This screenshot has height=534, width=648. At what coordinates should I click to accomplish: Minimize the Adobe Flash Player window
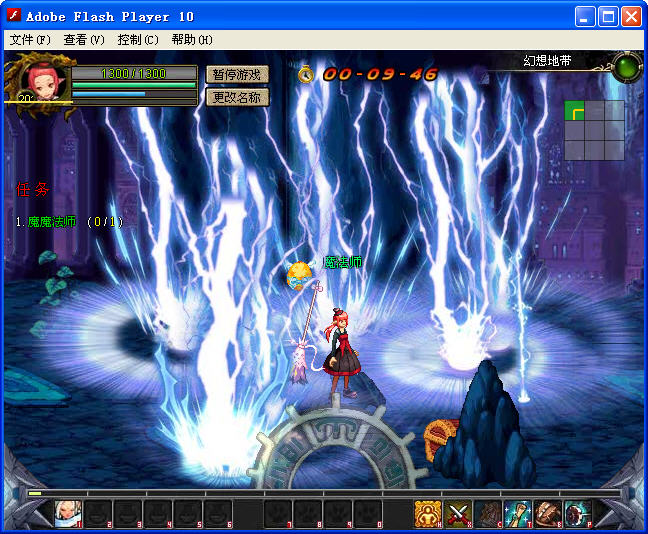(x=587, y=16)
